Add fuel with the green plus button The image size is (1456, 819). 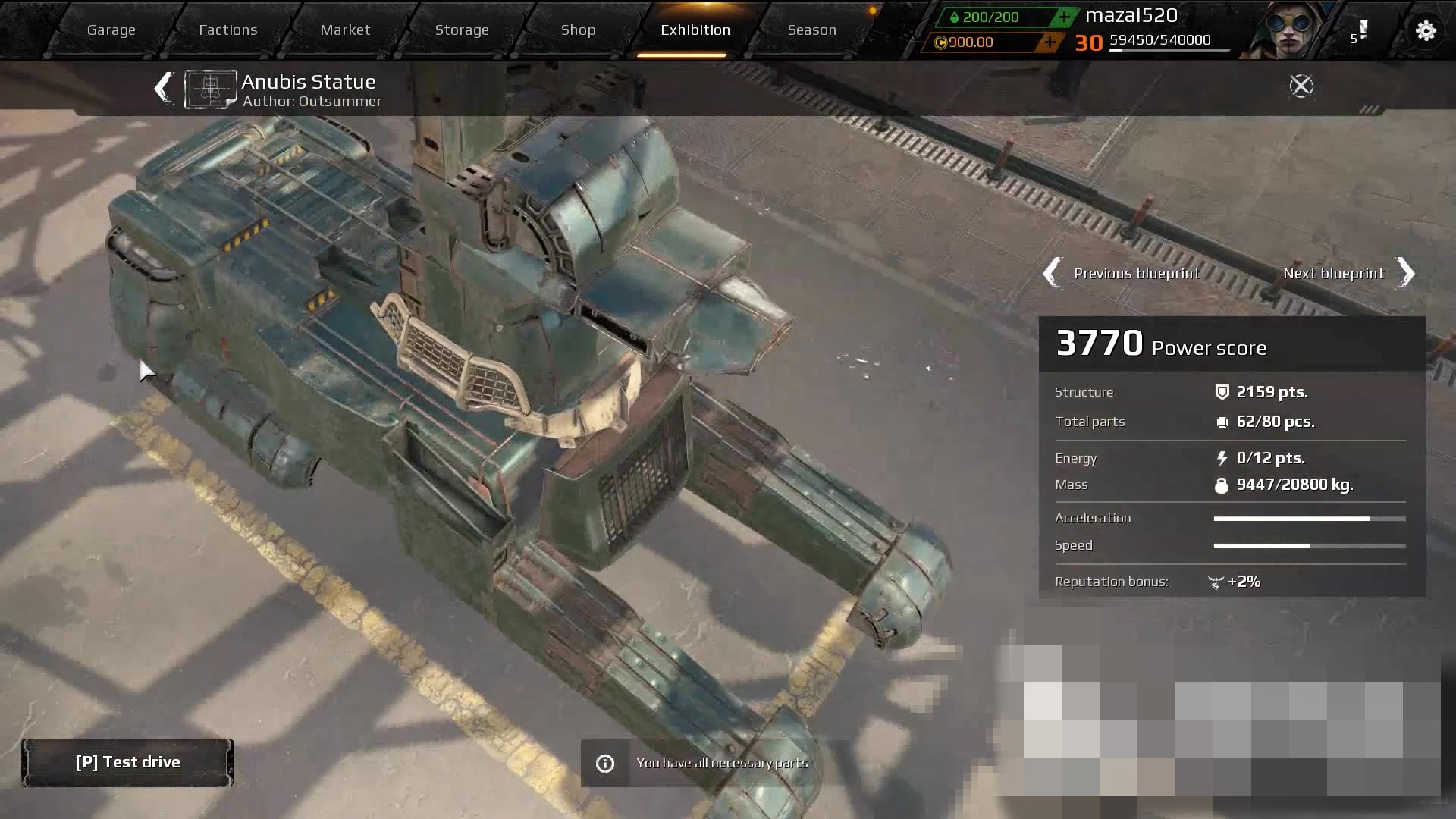[x=1064, y=17]
